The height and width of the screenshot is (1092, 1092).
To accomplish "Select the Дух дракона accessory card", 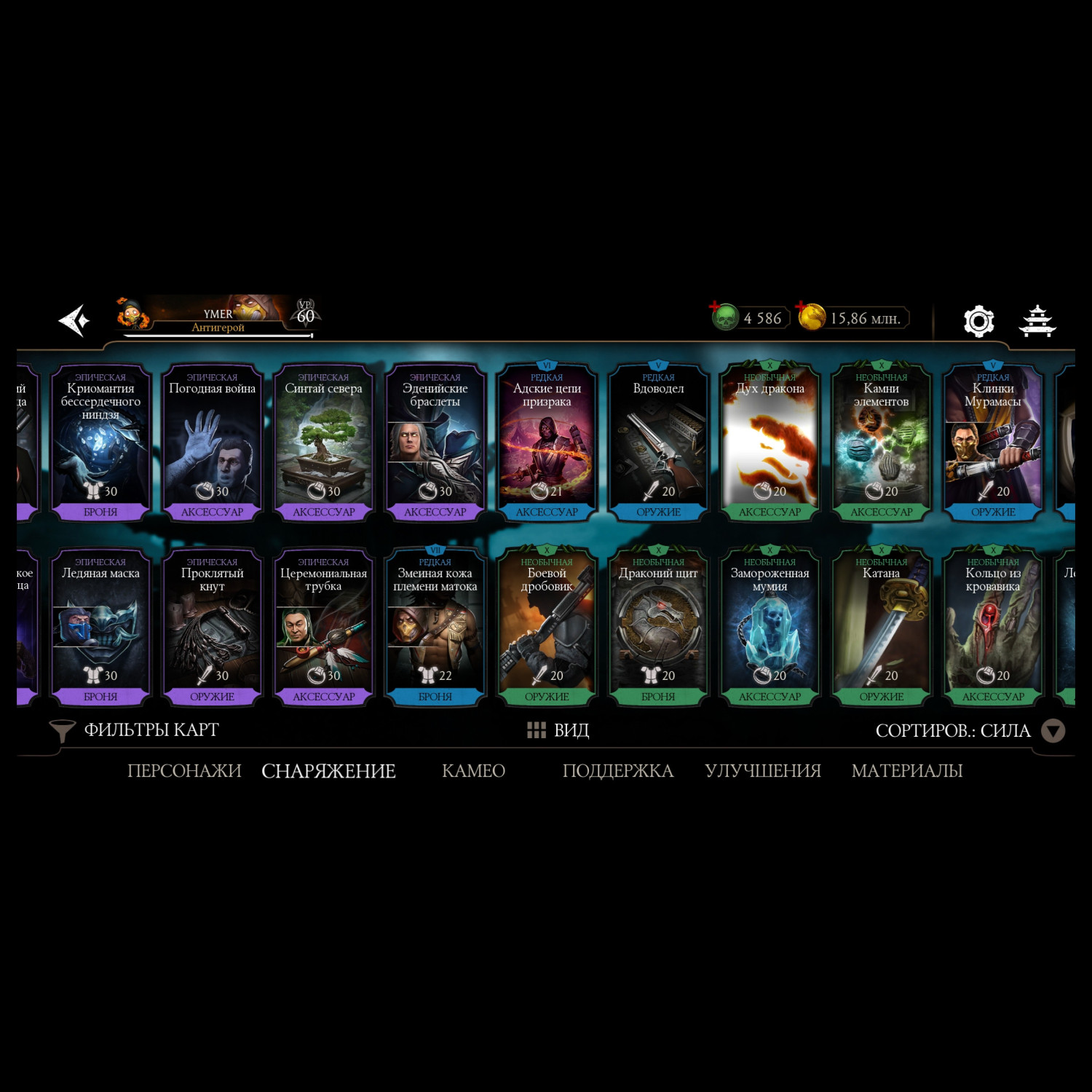I will click(769, 443).
